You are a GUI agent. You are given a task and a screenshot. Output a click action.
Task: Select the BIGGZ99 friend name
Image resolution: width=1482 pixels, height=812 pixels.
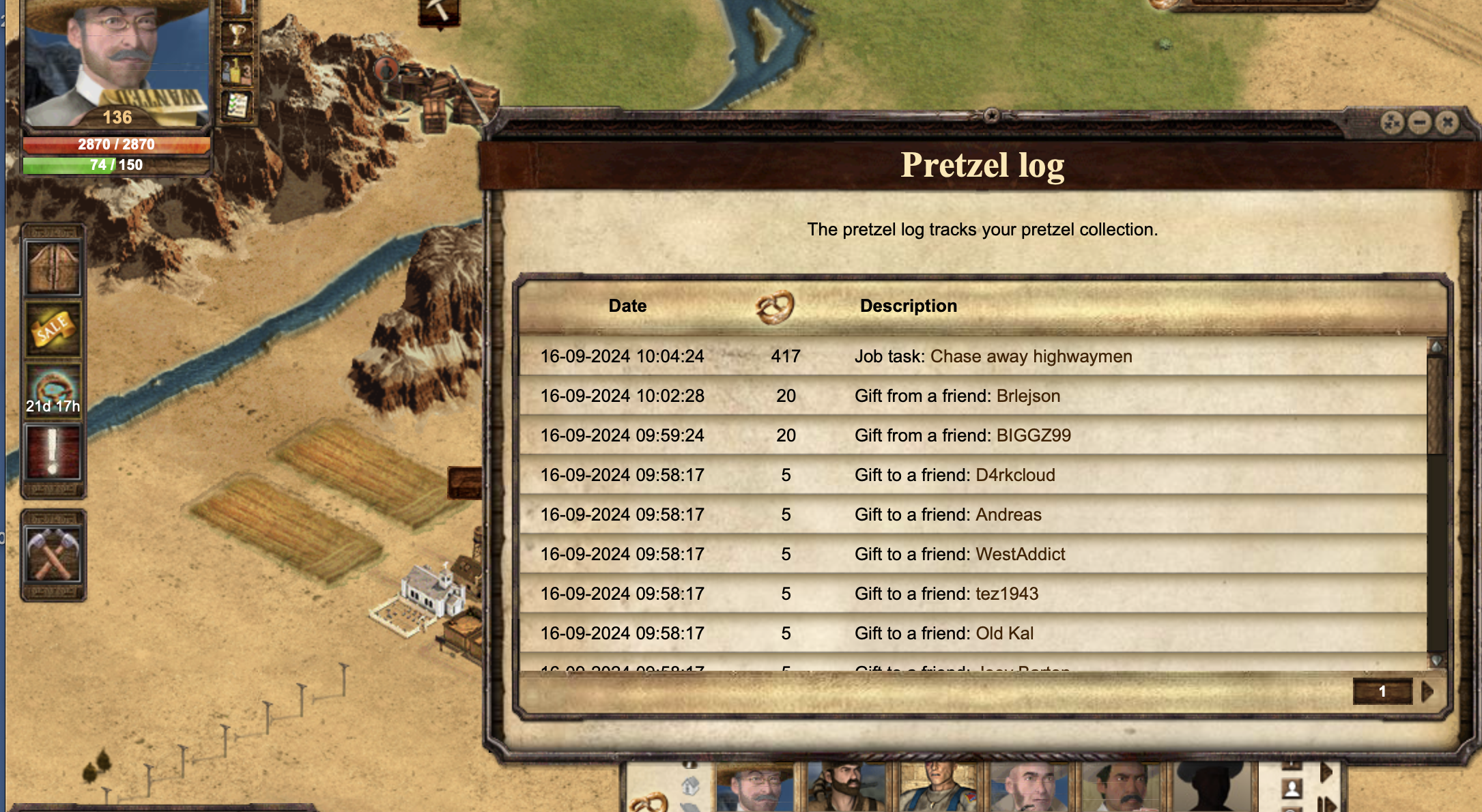1034,435
